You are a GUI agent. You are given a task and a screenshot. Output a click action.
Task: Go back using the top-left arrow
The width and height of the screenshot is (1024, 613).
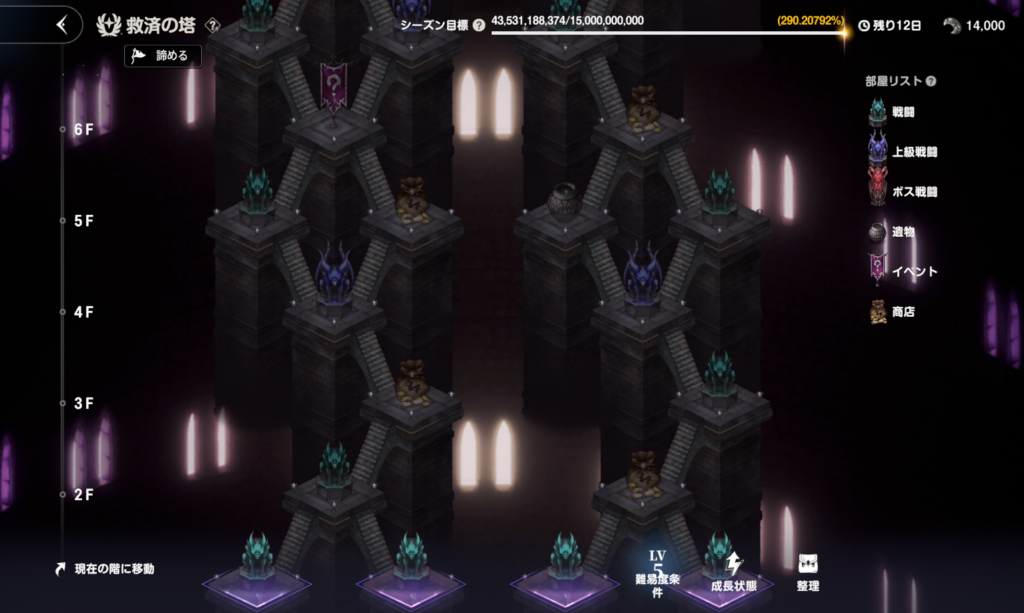click(62, 24)
